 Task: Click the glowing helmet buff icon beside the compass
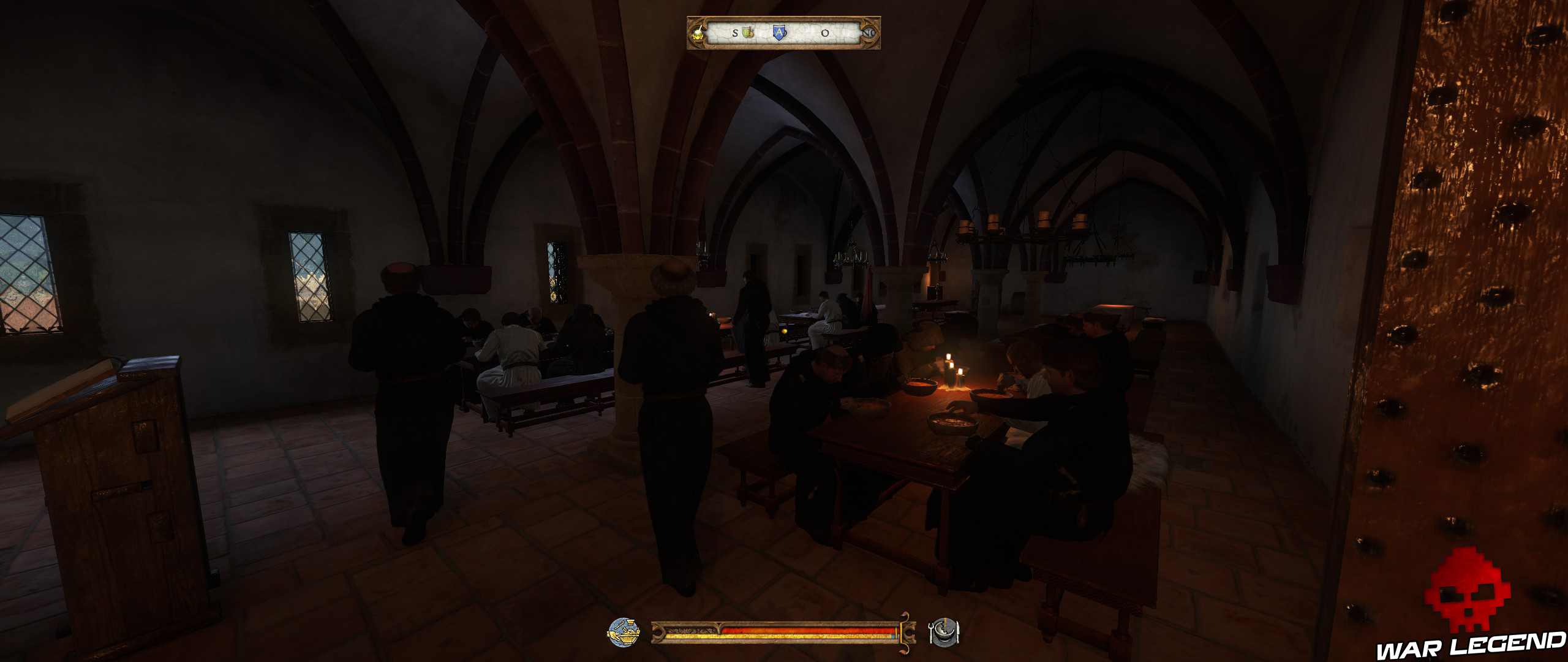point(698,34)
